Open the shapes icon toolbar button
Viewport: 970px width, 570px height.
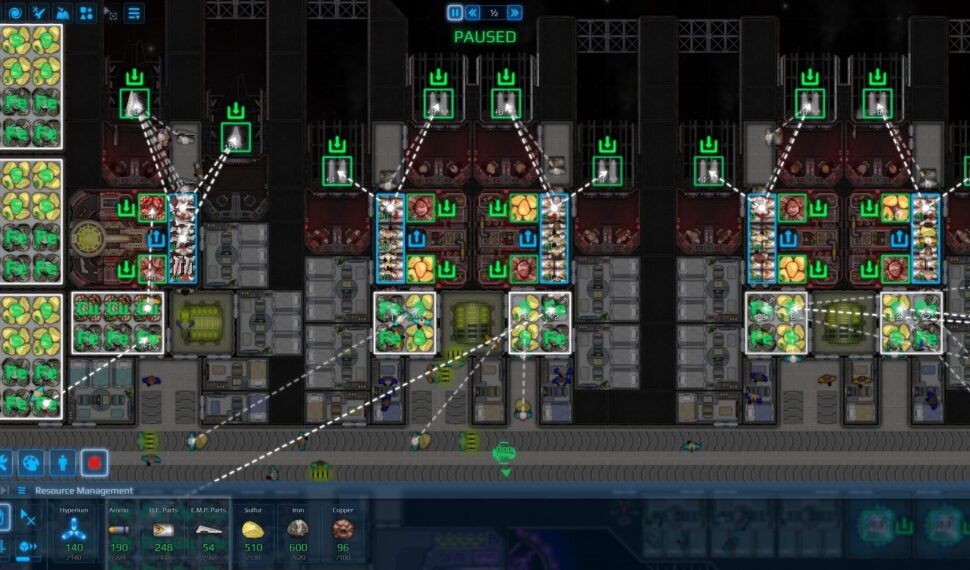tap(86, 13)
